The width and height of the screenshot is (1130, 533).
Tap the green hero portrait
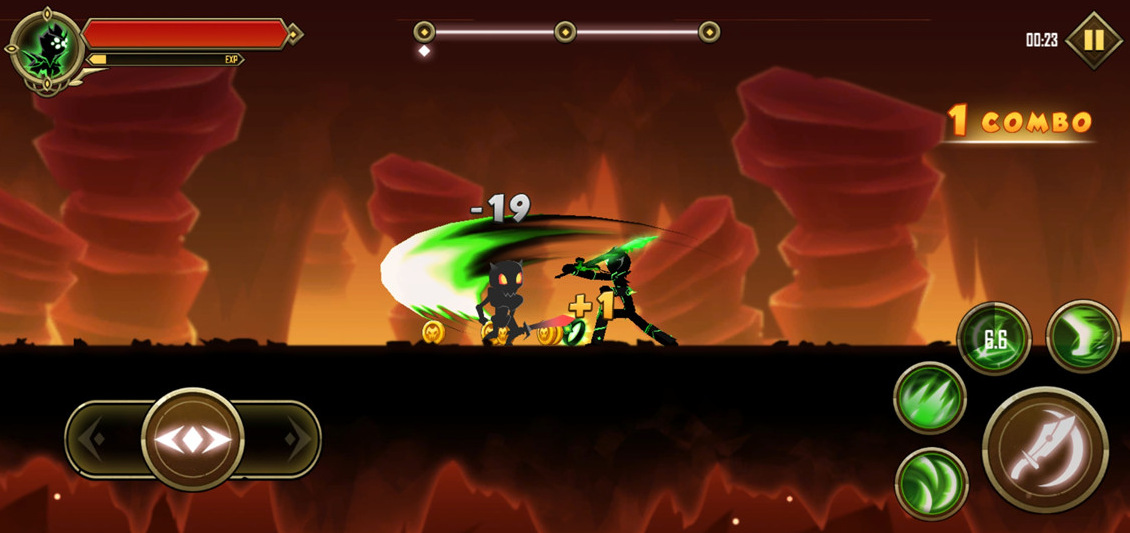click(x=46, y=48)
